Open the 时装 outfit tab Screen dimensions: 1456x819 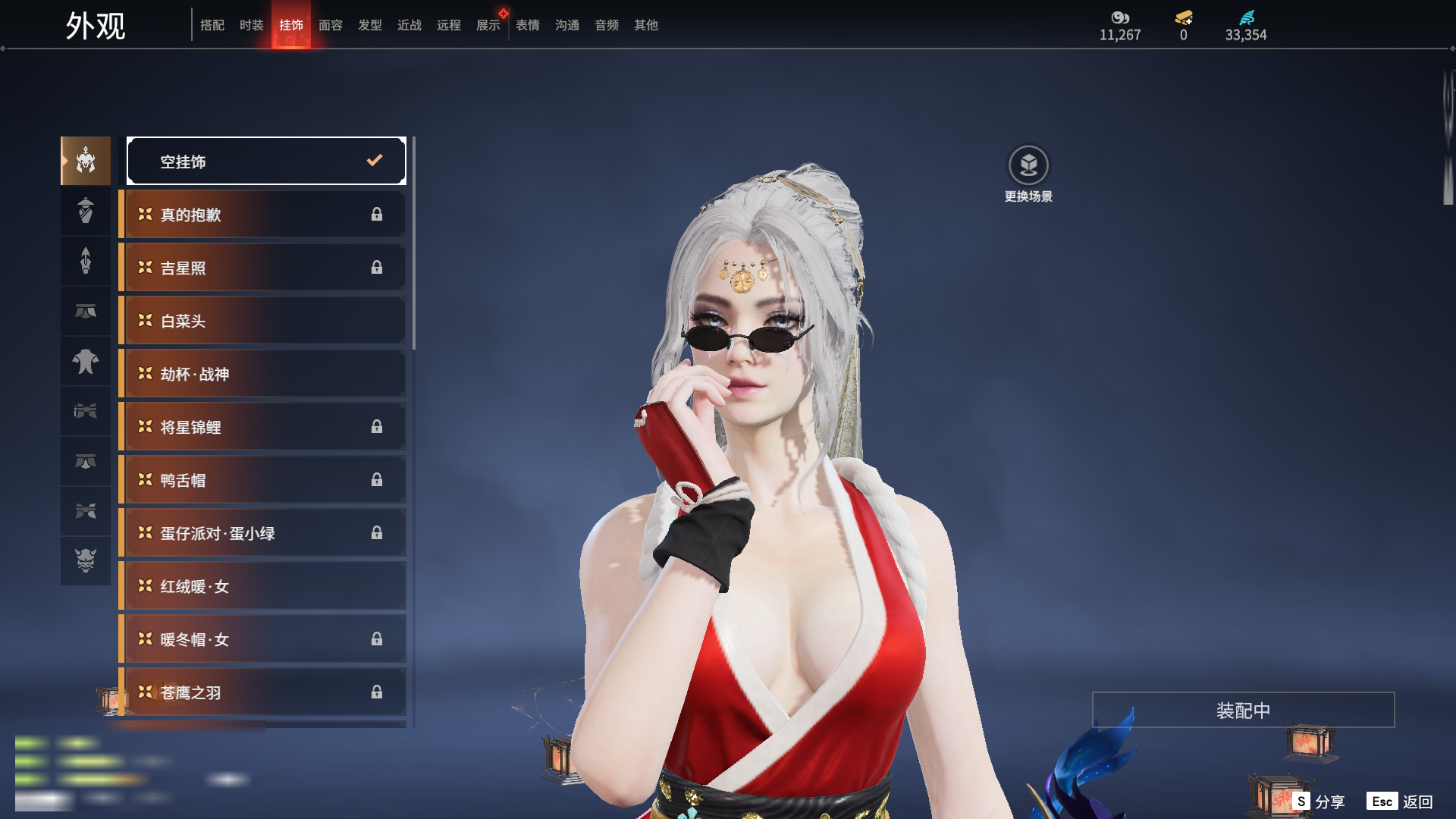pos(252,25)
